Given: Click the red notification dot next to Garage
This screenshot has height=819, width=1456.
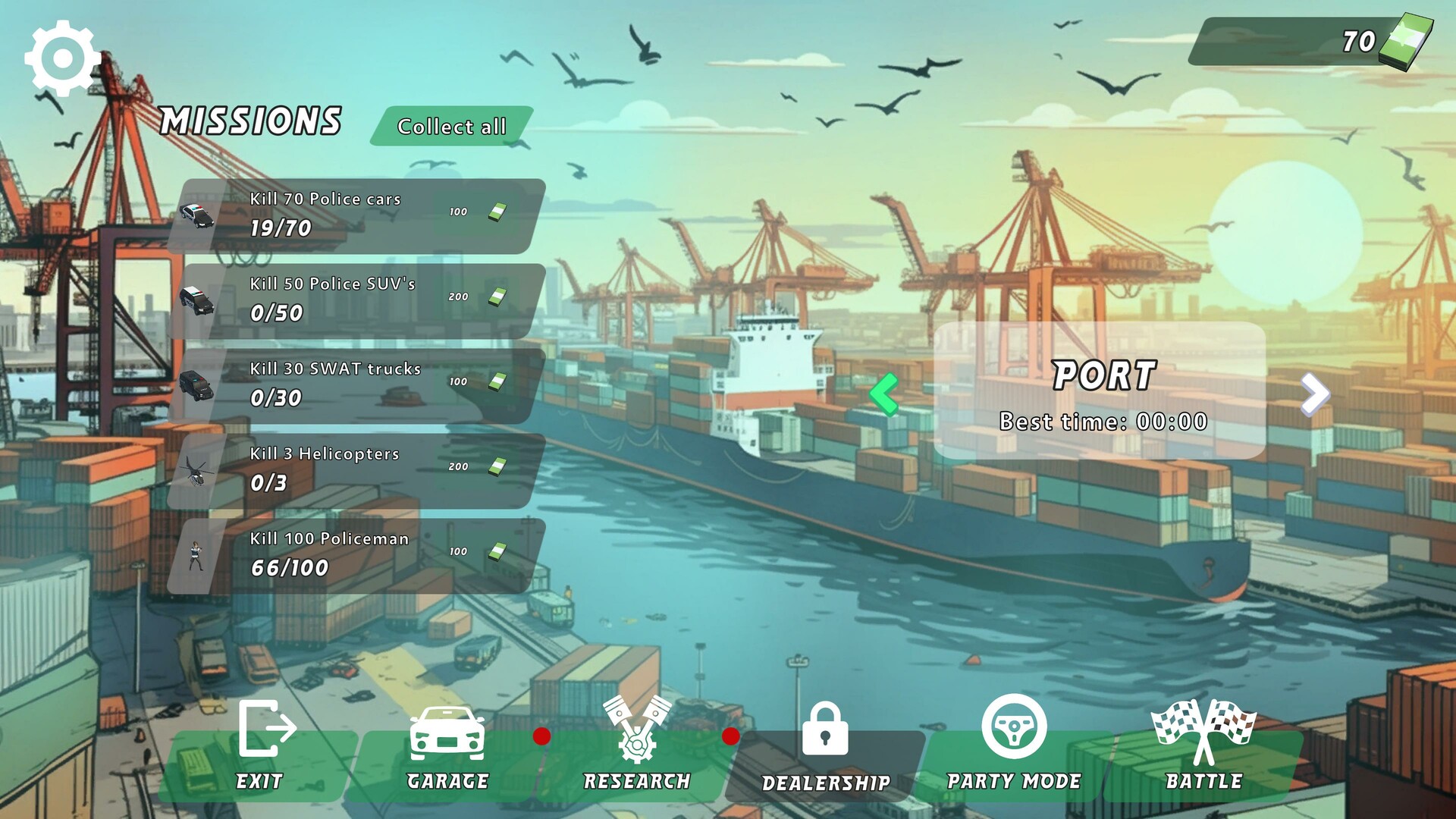Looking at the screenshot, I should pos(541,734).
